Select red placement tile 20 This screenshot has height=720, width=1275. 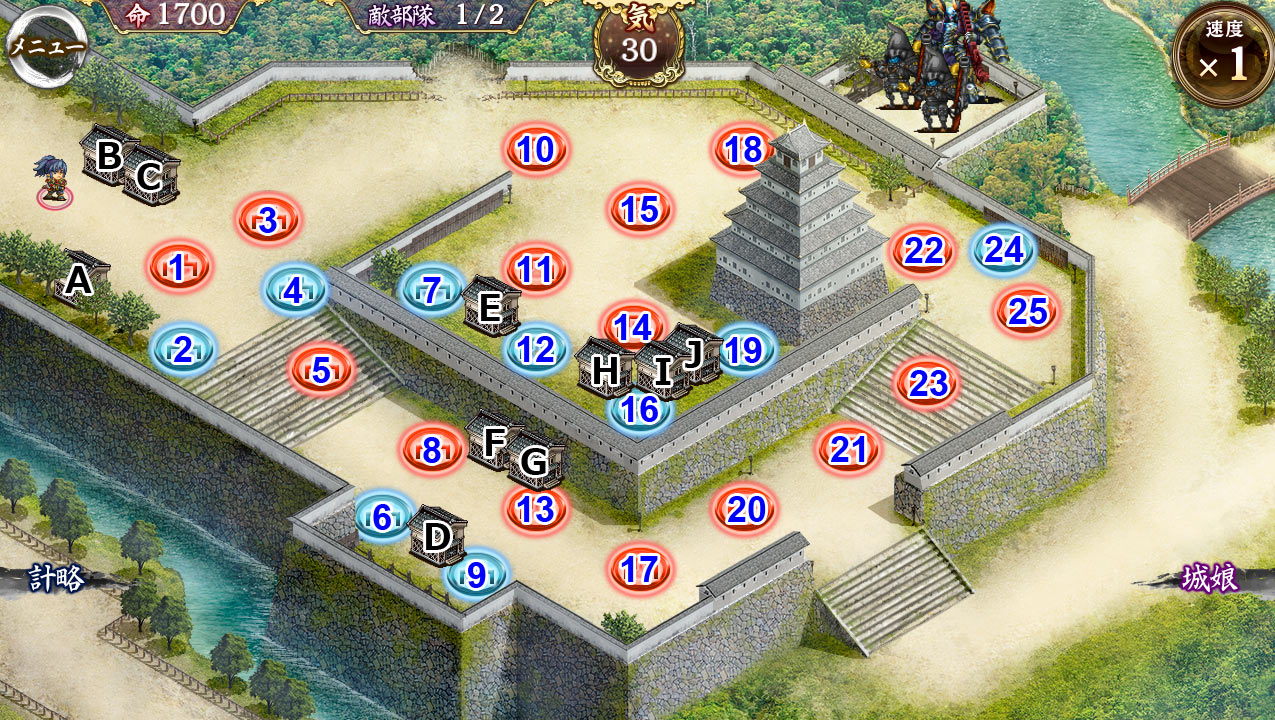(x=746, y=510)
